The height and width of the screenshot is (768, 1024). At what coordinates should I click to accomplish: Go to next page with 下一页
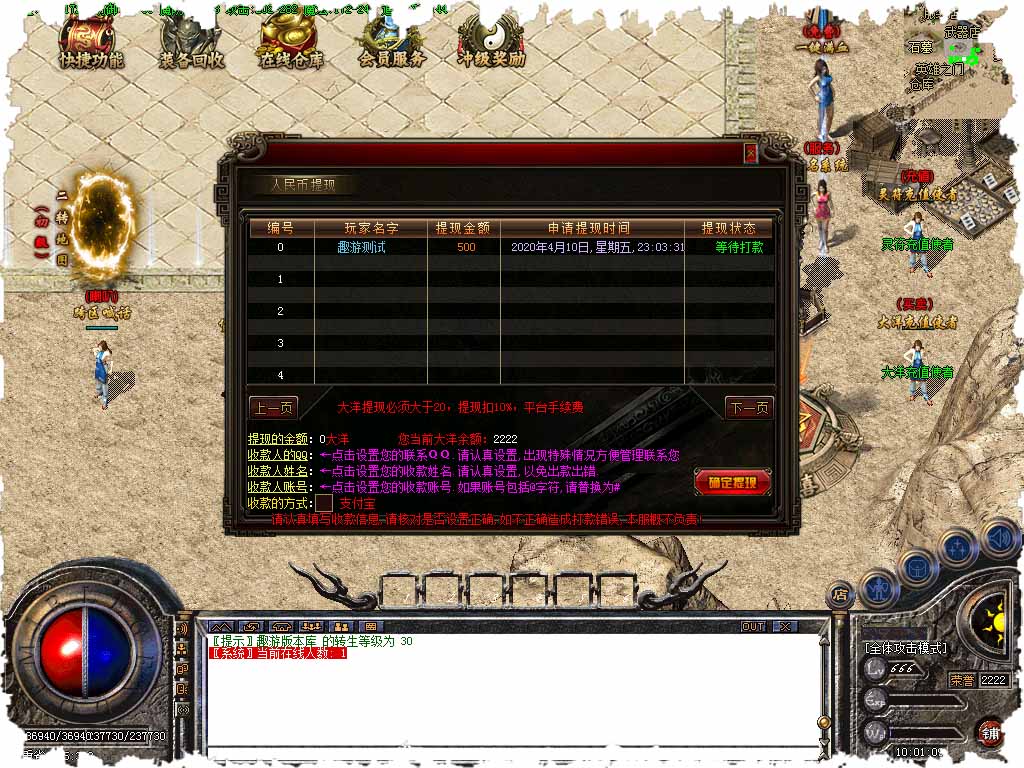point(749,408)
